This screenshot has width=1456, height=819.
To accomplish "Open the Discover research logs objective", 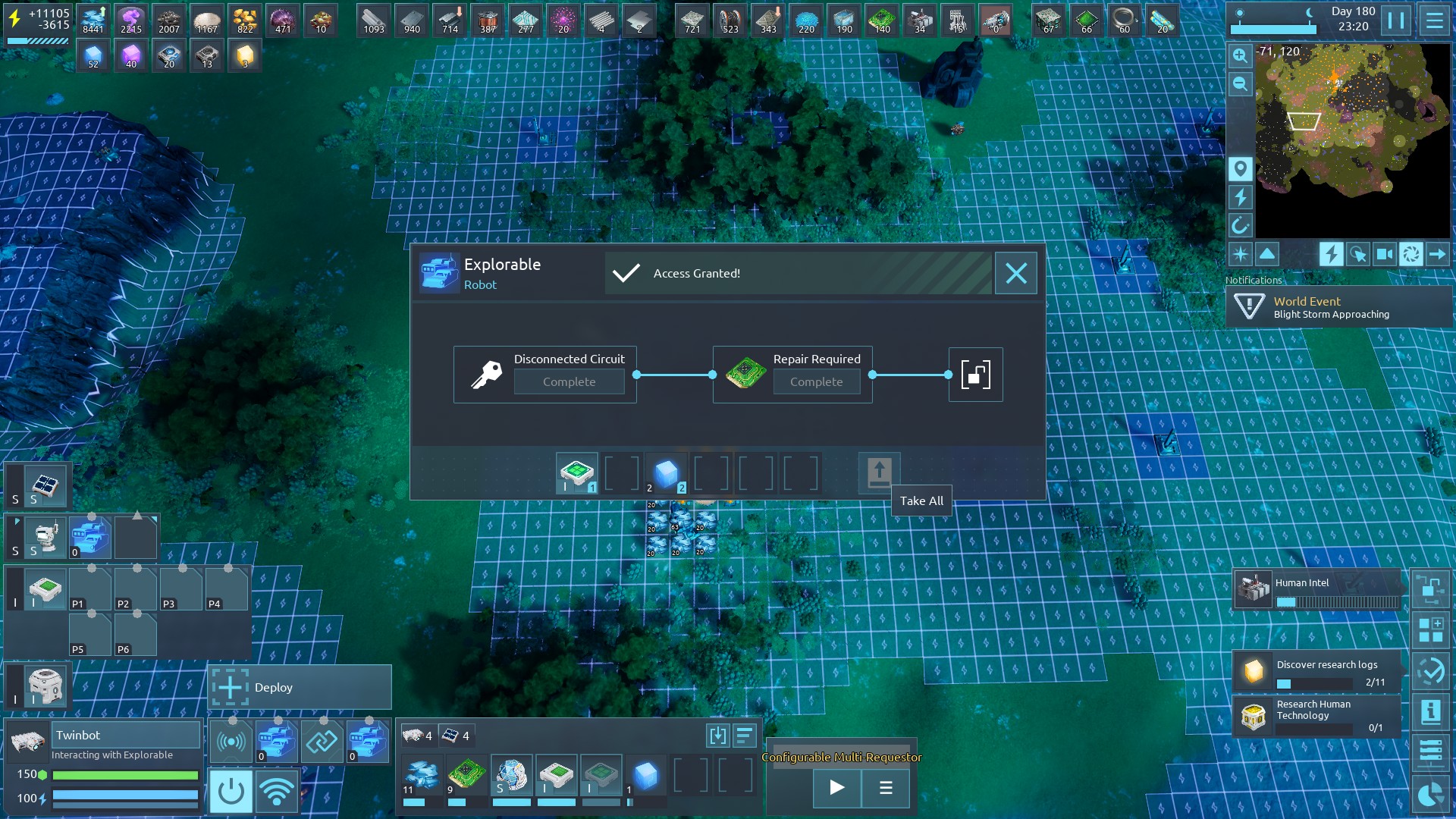I will point(1317,670).
